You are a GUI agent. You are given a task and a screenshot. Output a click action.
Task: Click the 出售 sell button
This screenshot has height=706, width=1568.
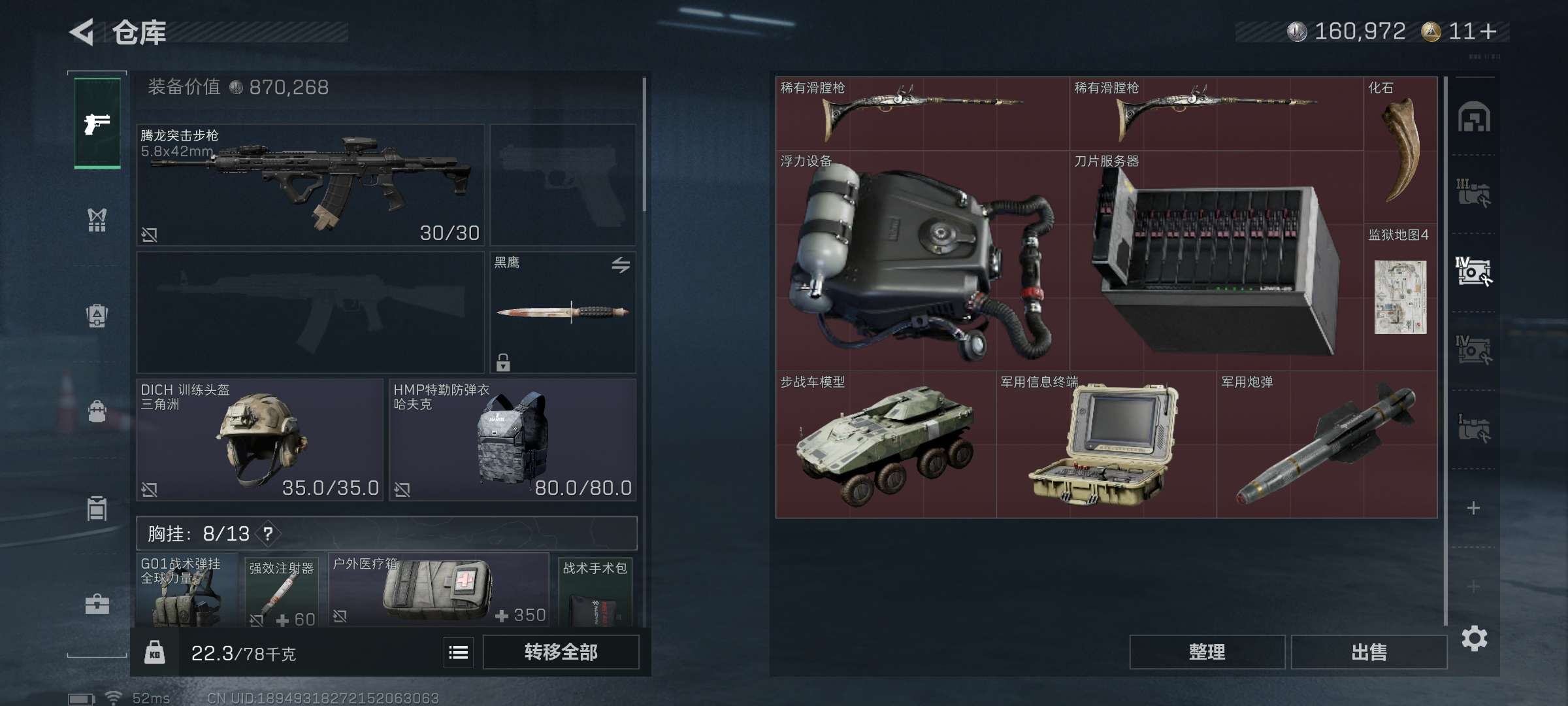click(x=1369, y=652)
